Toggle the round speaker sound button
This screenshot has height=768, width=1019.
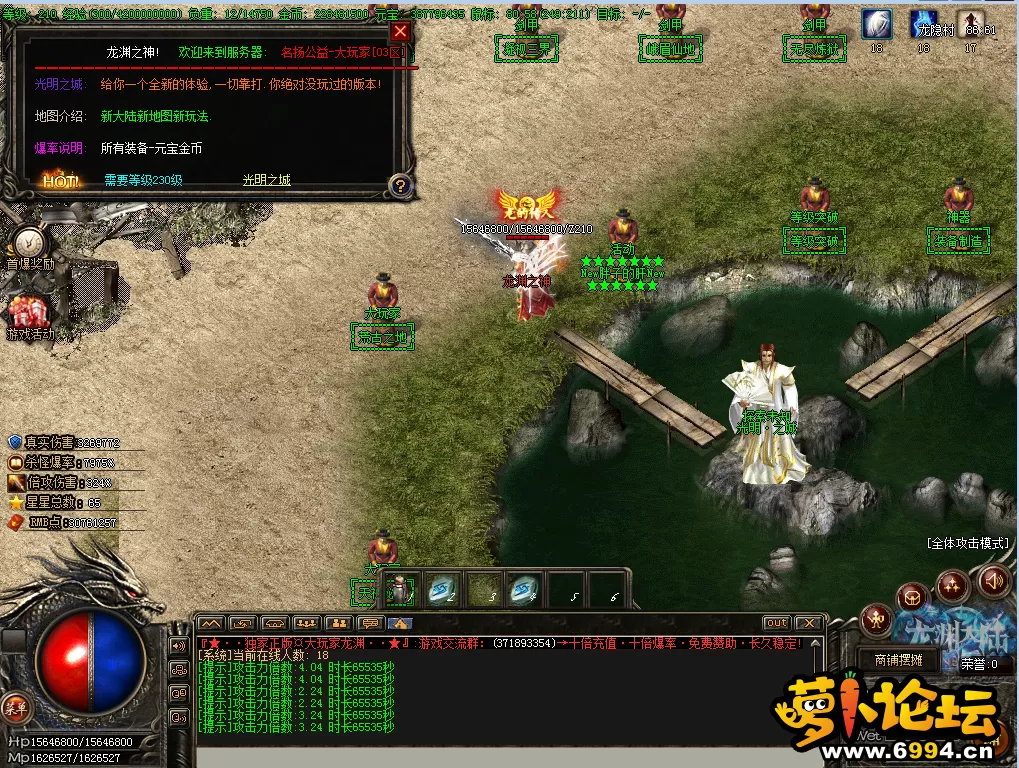(993, 580)
